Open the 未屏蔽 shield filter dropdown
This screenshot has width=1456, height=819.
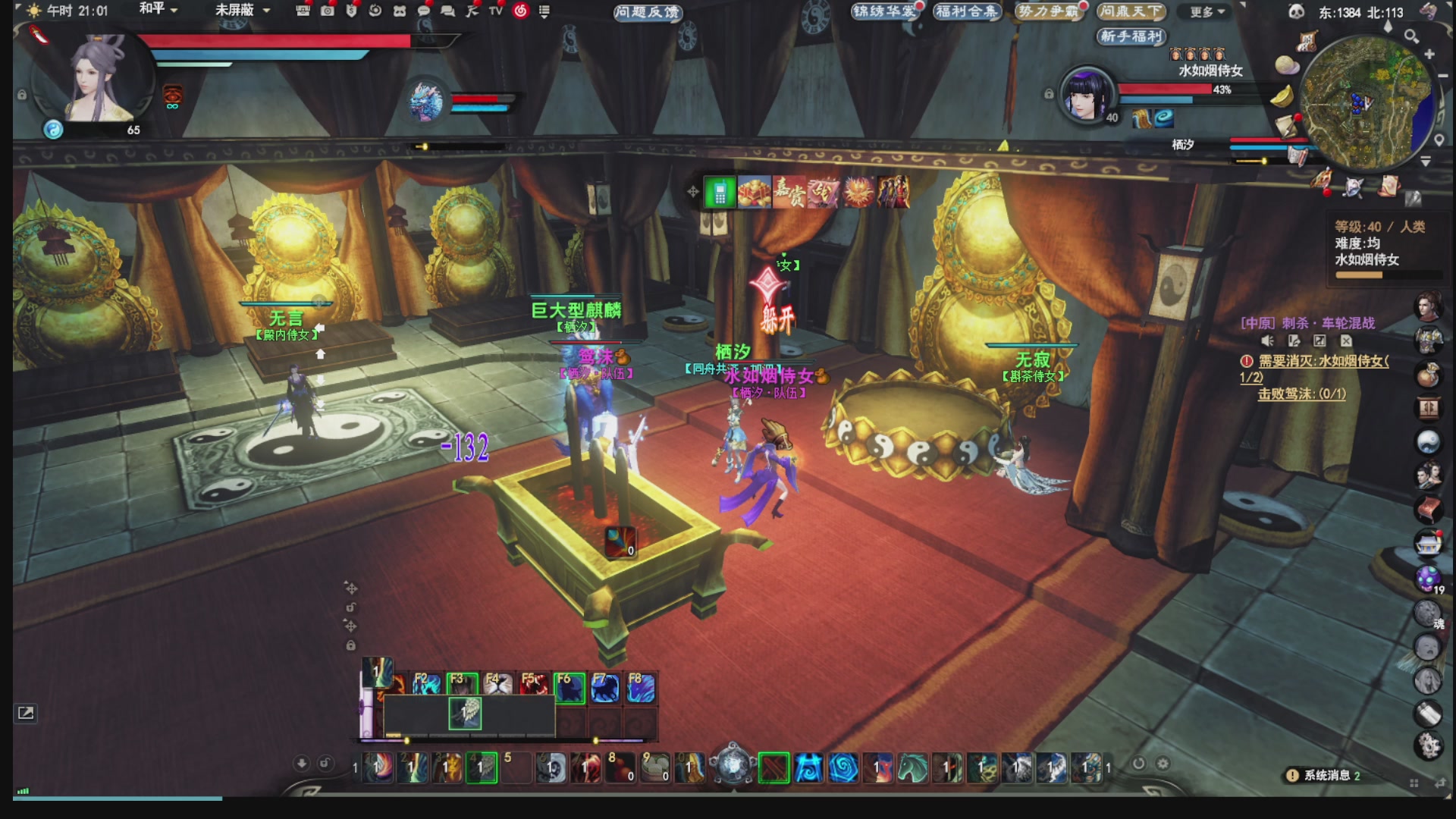click(x=242, y=10)
